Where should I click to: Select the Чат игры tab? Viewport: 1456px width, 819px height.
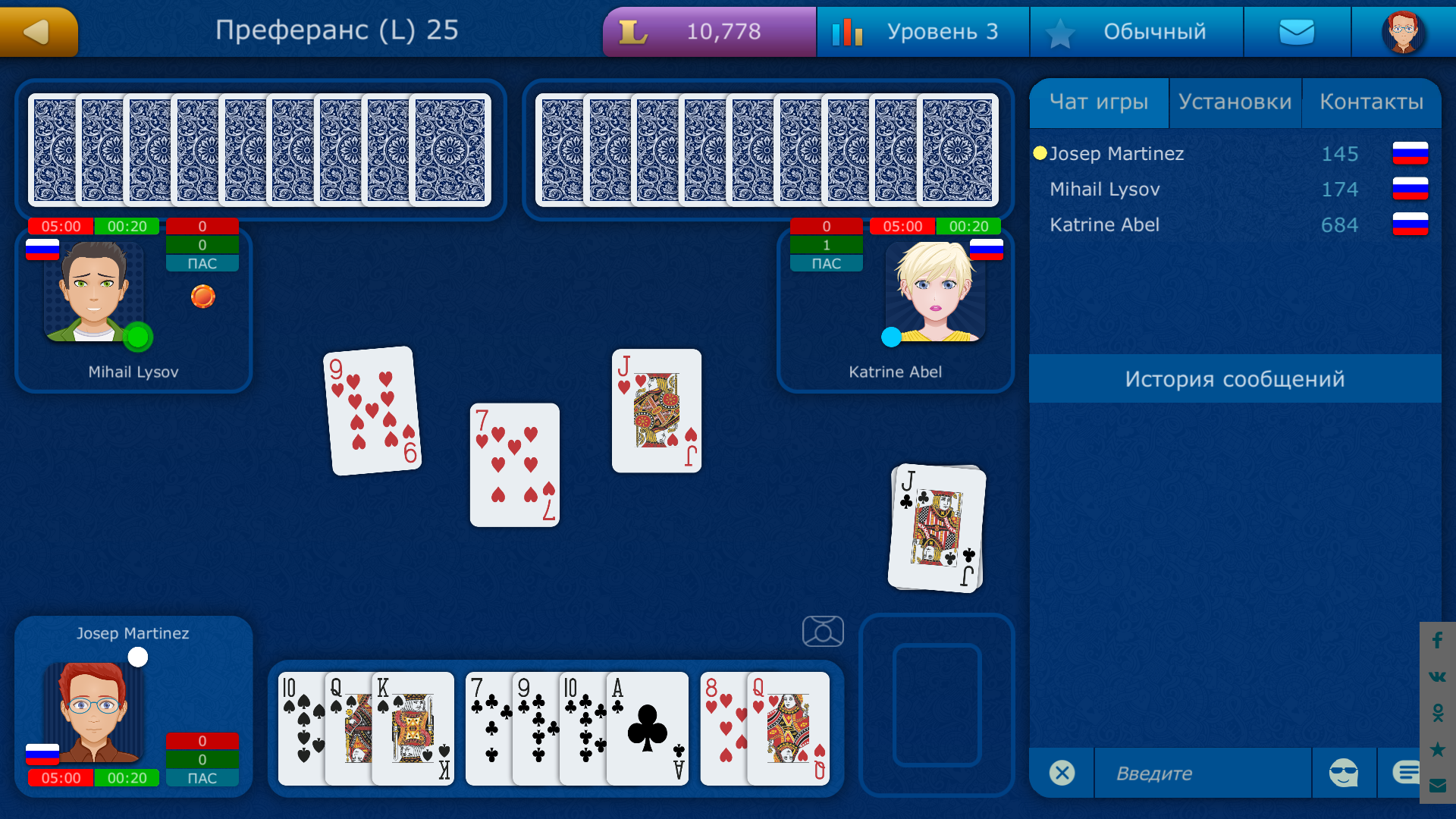(1099, 101)
